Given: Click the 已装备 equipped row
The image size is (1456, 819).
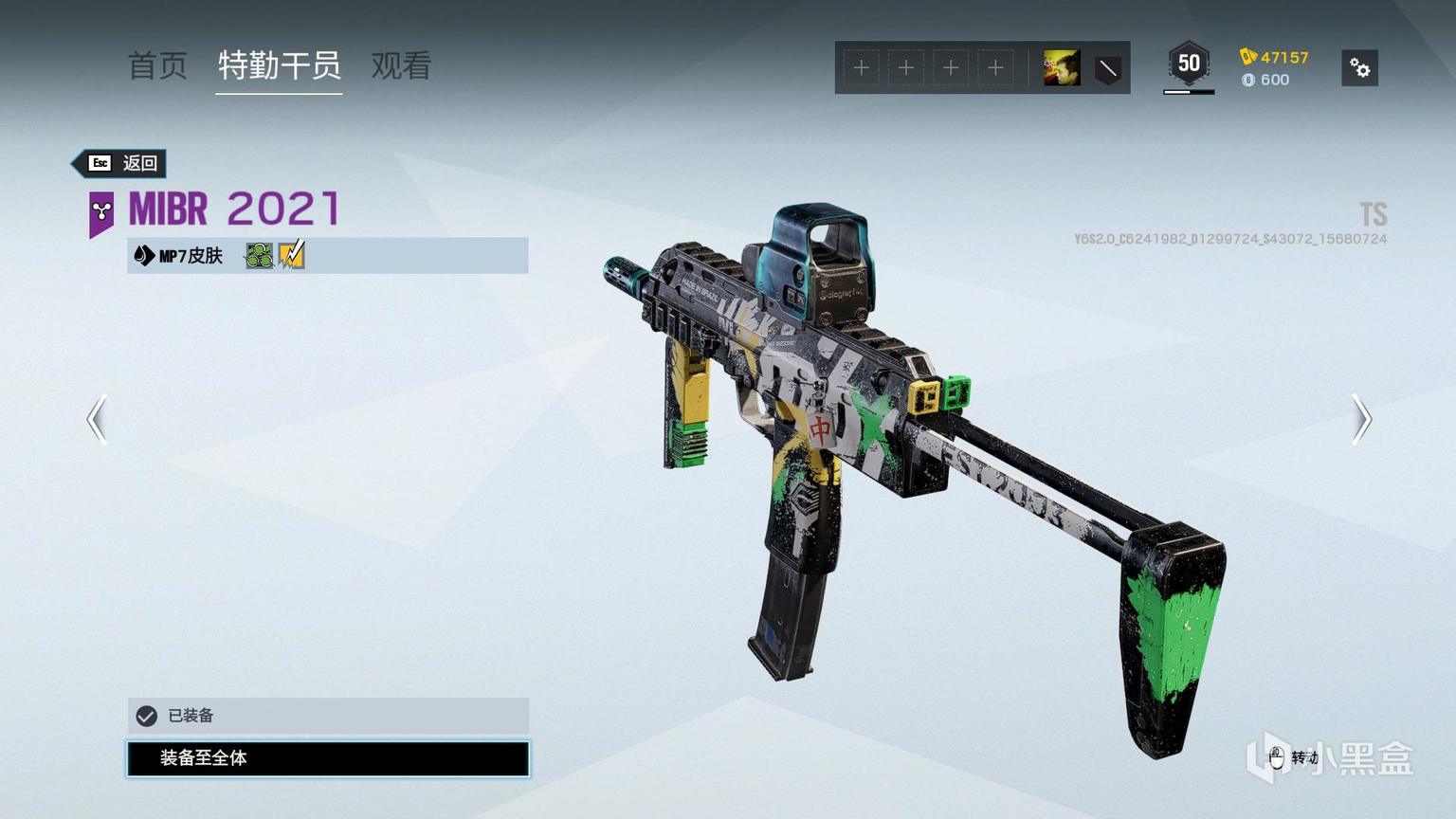Looking at the screenshot, I should (328, 716).
